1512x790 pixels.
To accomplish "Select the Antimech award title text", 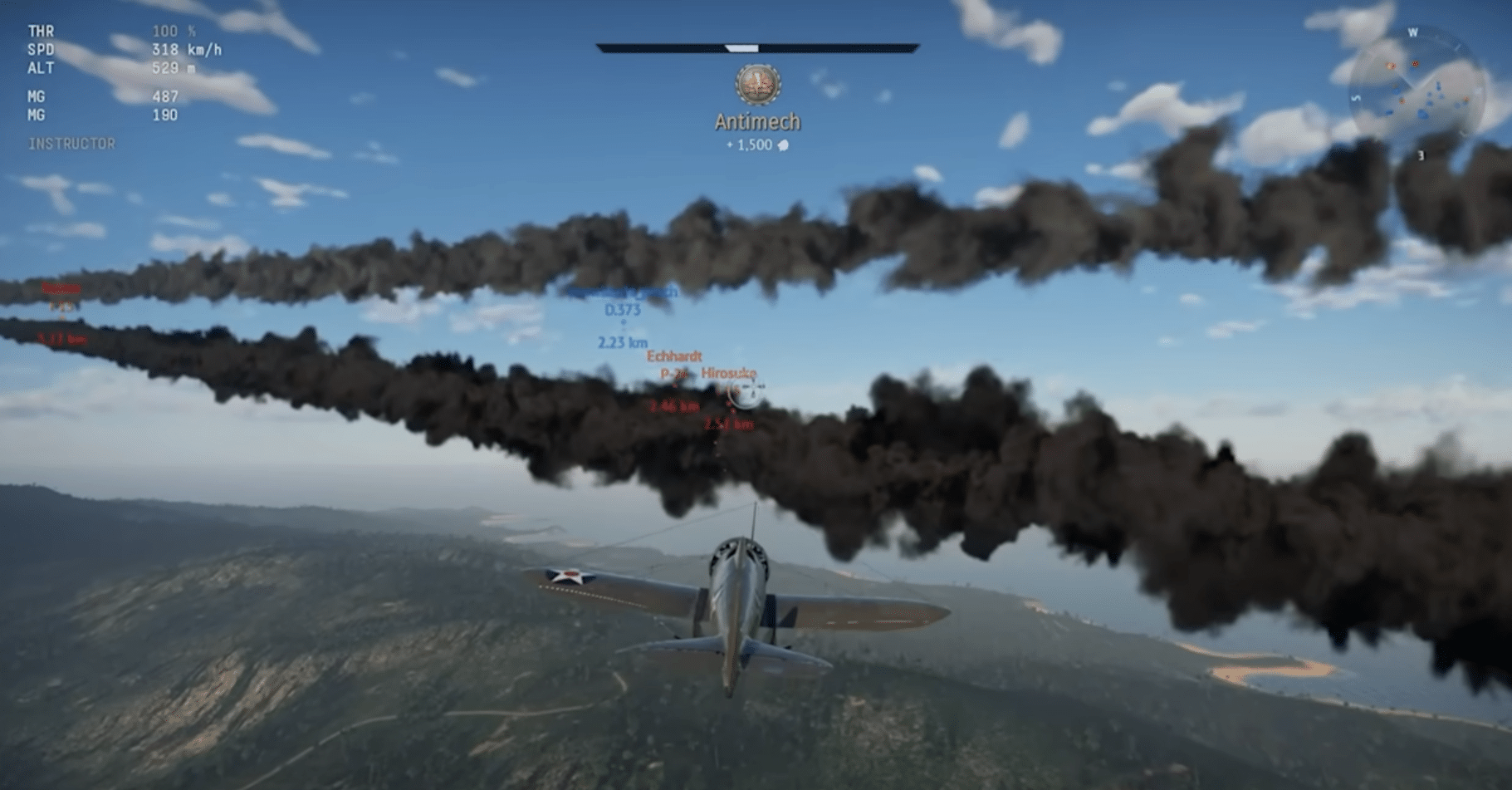I will (756, 121).
